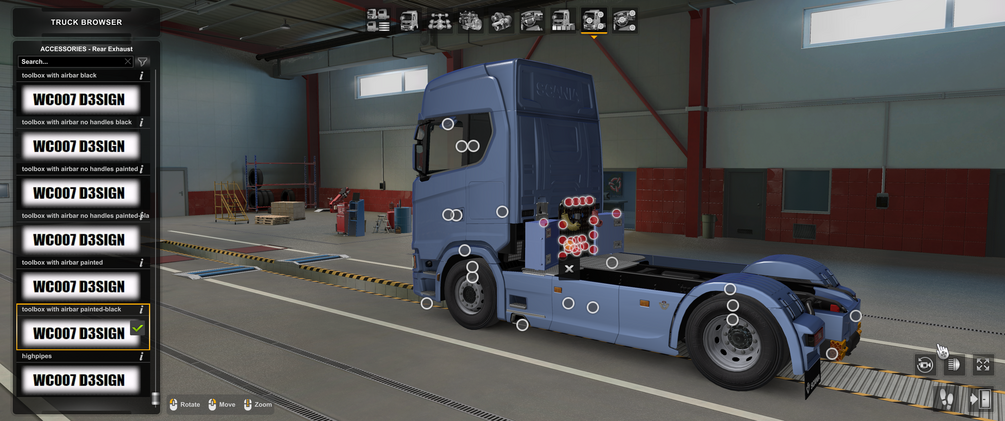Toggle the truck headlights button
1005x421 pixels.
click(x=954, y=365)
